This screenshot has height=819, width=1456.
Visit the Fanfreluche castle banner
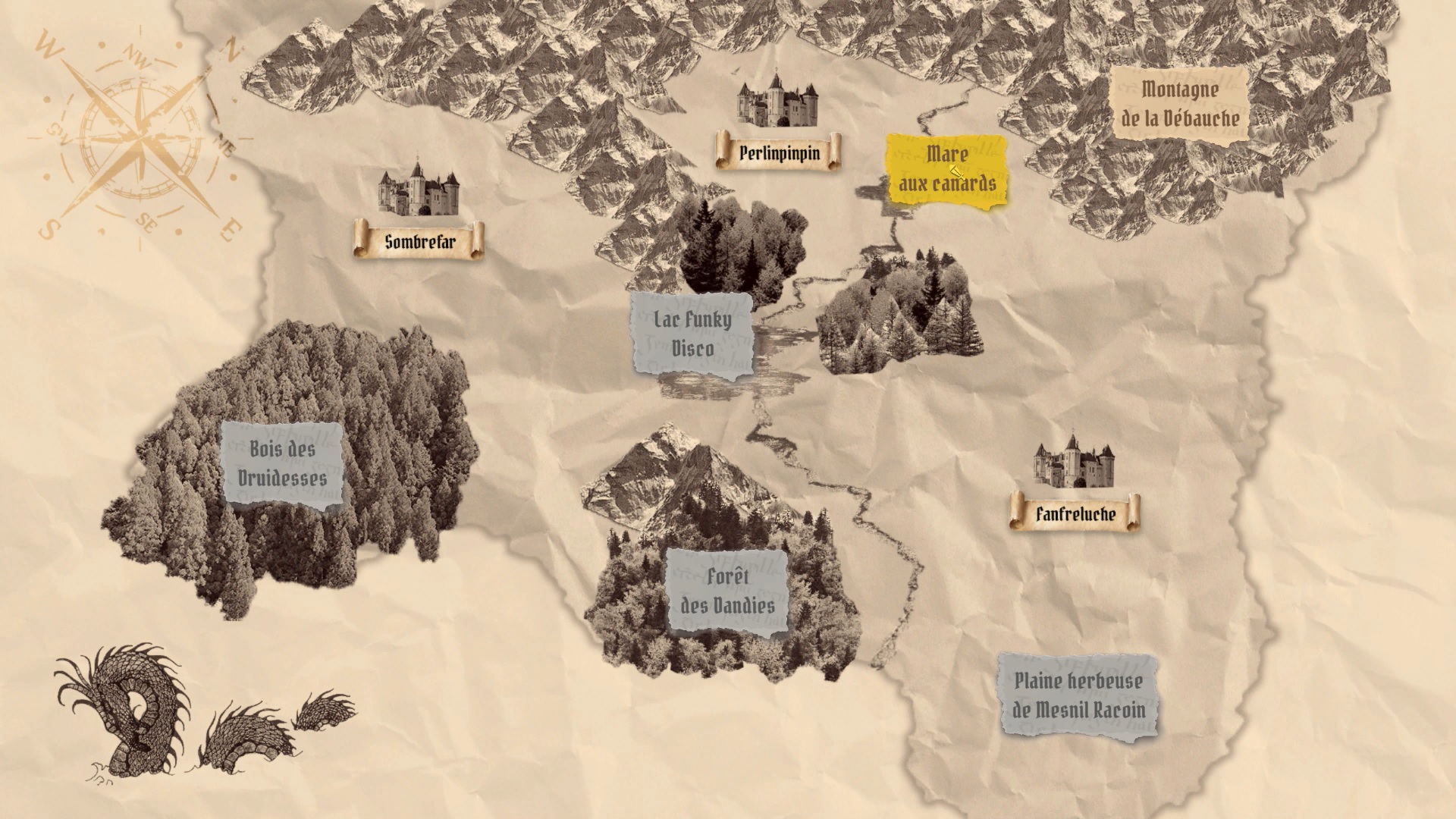pyautogui.click(x=1075, y=513)
